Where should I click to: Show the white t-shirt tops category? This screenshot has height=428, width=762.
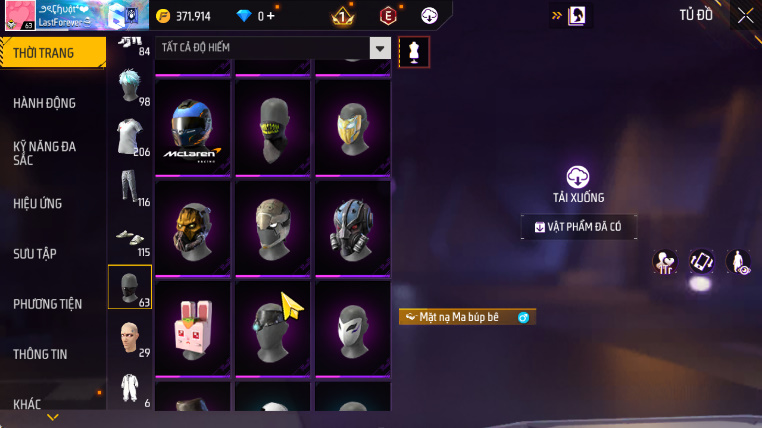click(129, 135)
